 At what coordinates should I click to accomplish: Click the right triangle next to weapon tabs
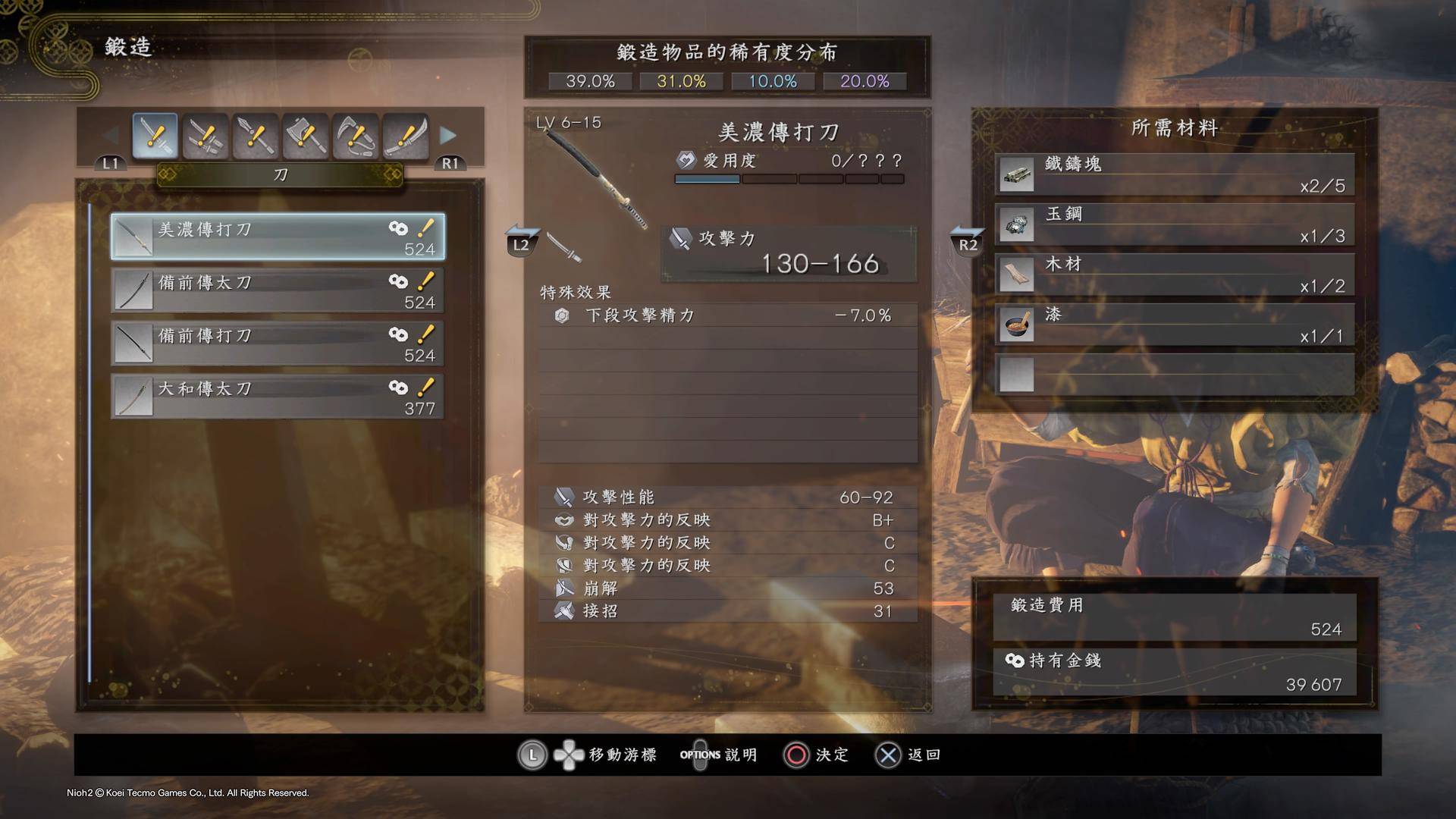(450, 134)
